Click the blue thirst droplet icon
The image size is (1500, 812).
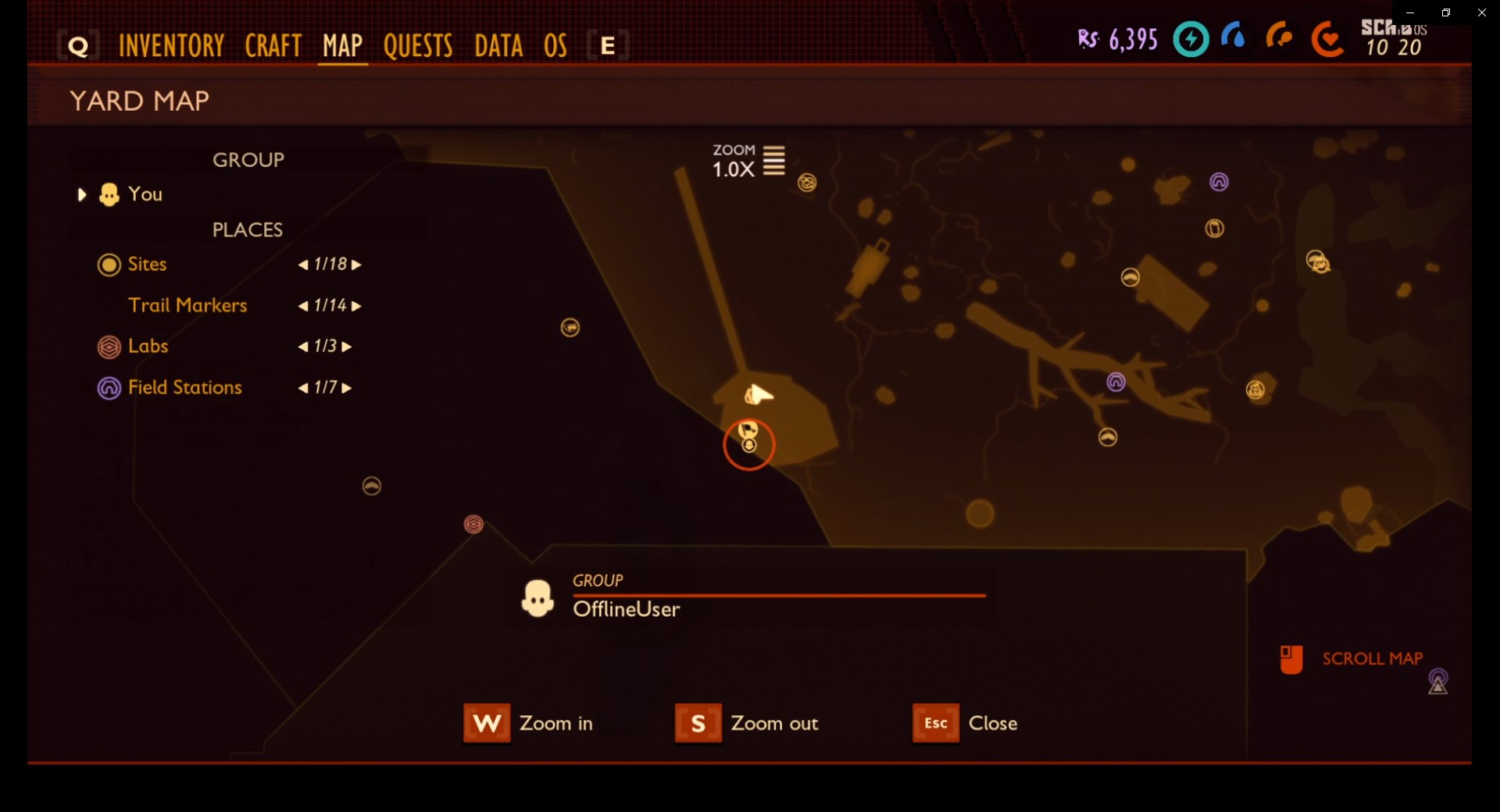click(x=1235, y=37)
